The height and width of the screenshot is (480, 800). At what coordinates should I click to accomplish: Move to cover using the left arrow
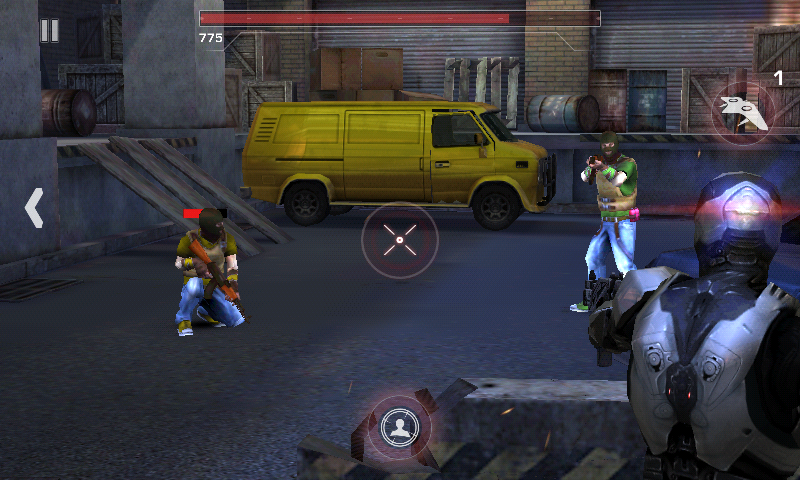(34, 208)
